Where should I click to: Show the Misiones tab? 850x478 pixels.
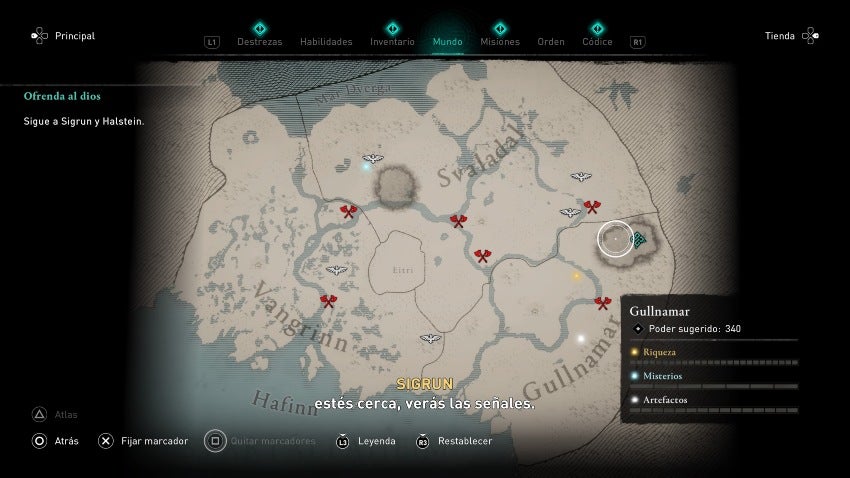point(499,42)
